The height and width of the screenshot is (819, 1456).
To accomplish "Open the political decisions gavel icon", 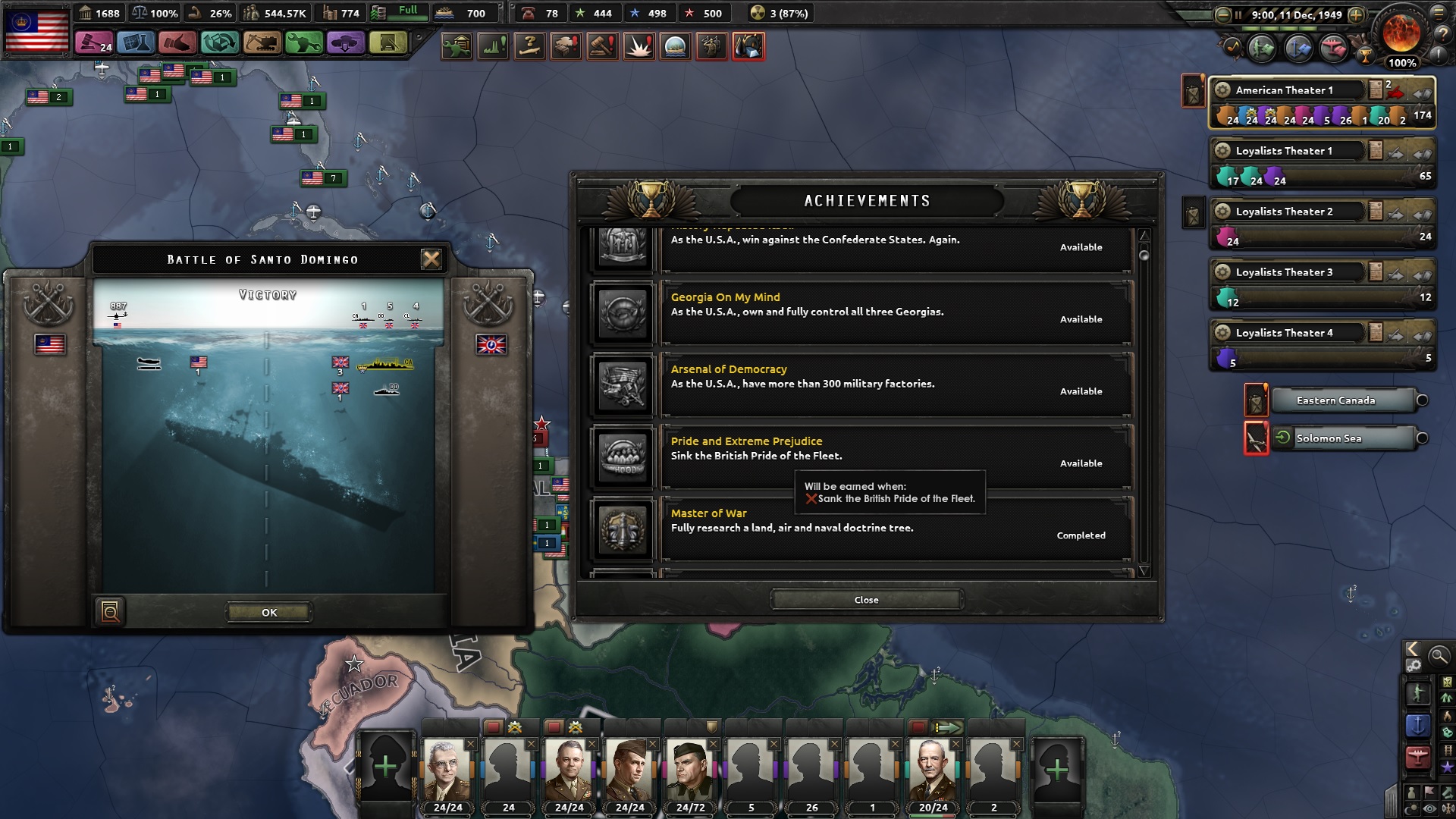I will point(94,44).
